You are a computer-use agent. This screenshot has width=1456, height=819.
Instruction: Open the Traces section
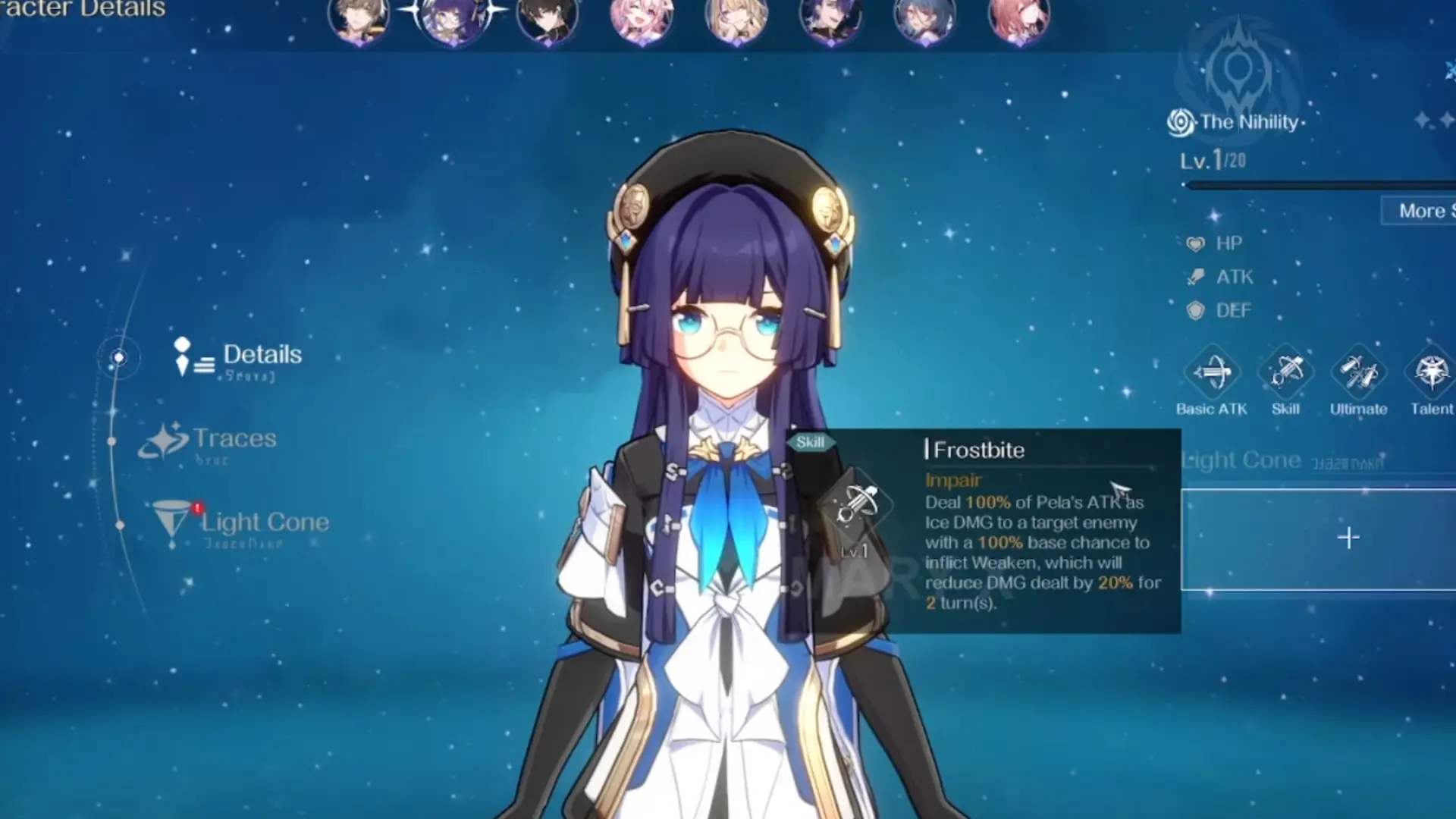234,438
